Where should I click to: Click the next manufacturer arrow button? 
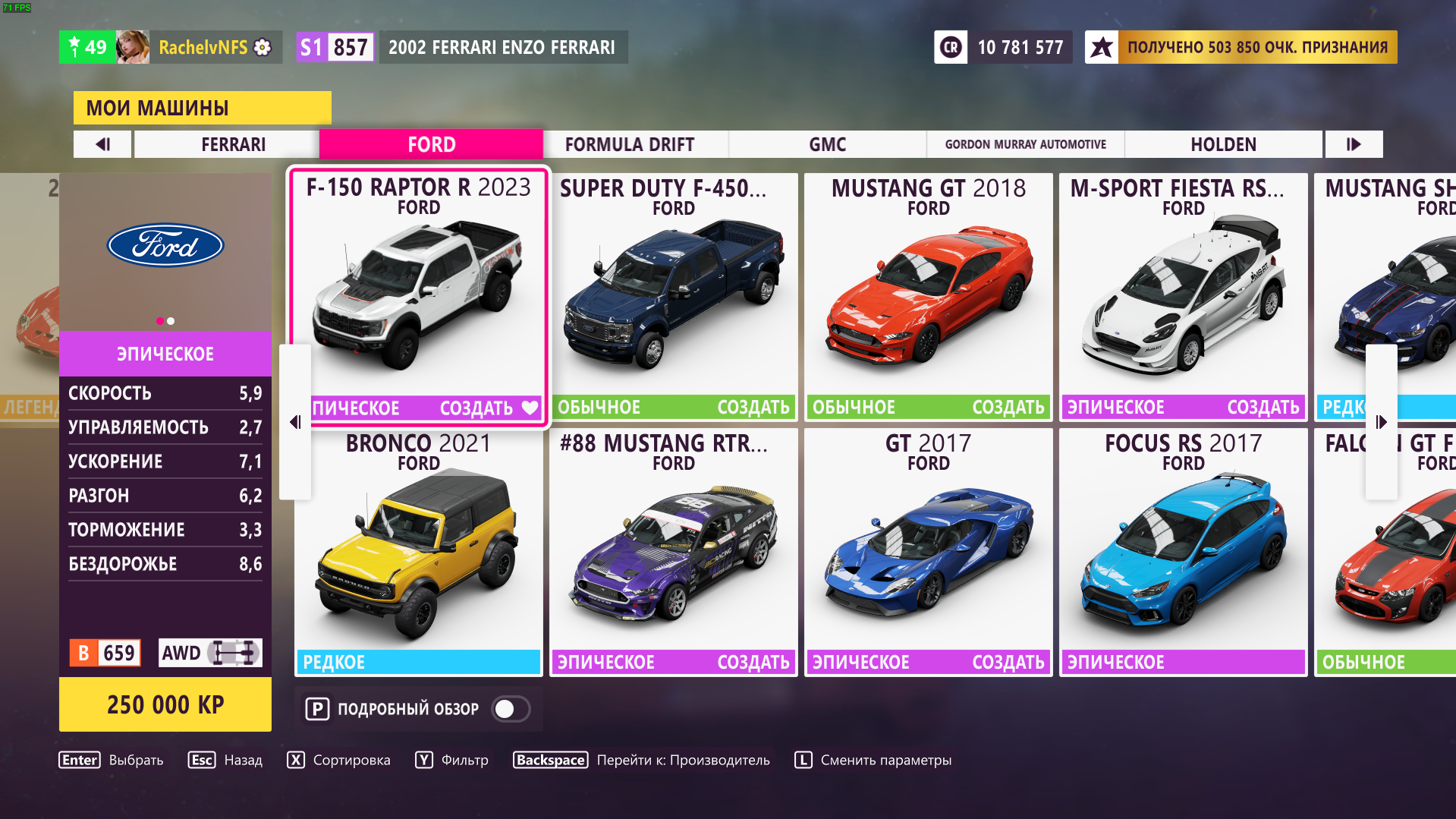(x=1354, y=144)
